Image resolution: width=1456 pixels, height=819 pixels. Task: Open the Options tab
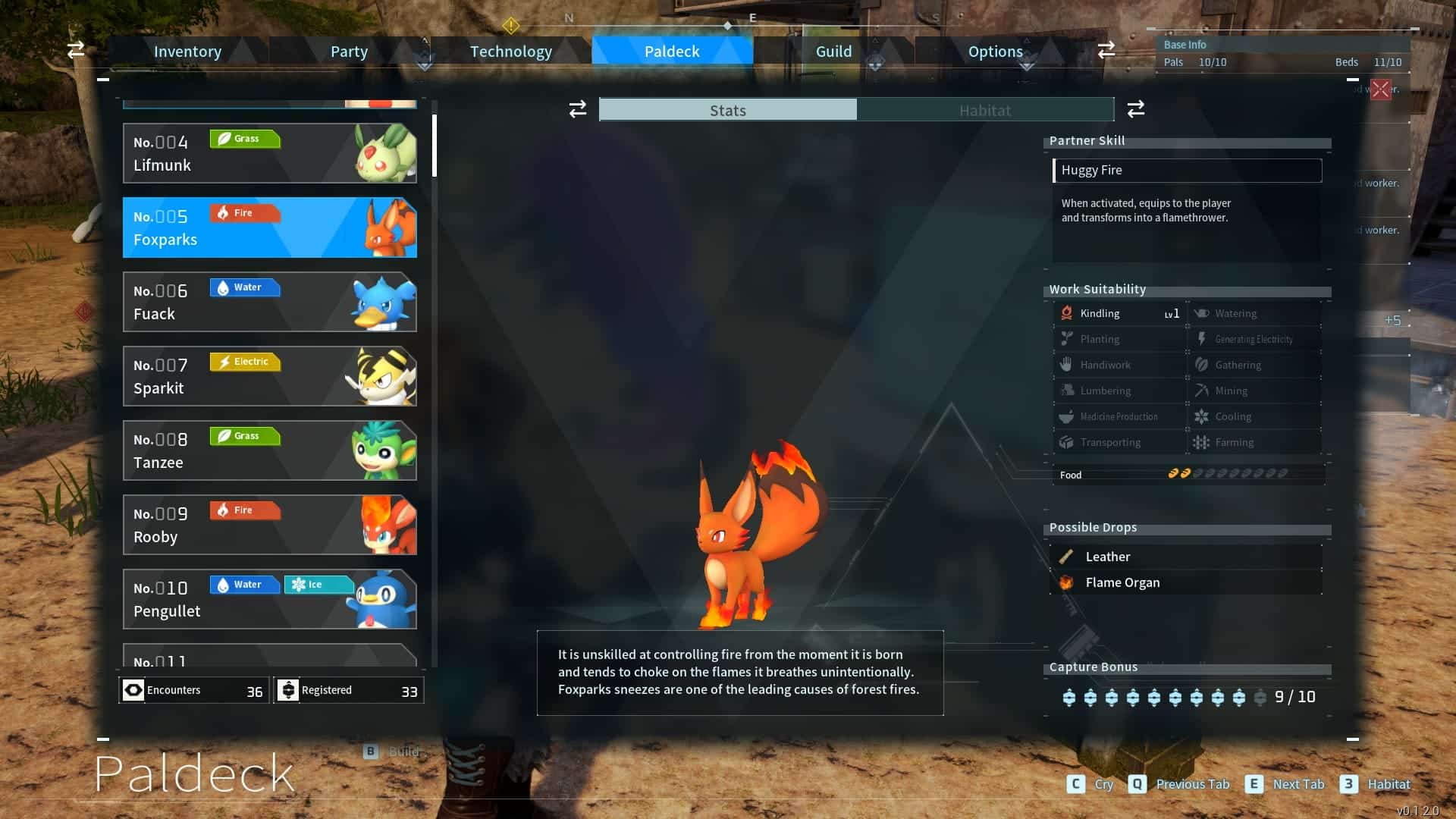(995, 52)
